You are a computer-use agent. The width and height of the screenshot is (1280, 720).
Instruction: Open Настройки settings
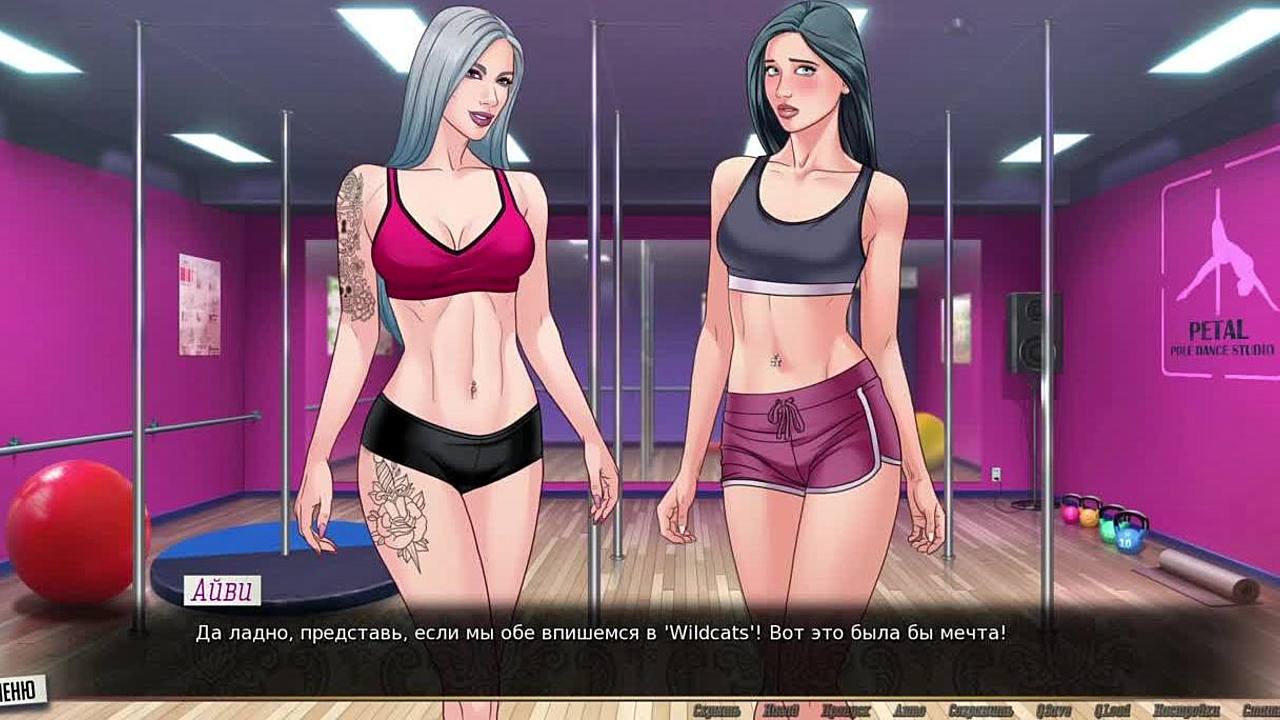click(x=1184, y=710)
